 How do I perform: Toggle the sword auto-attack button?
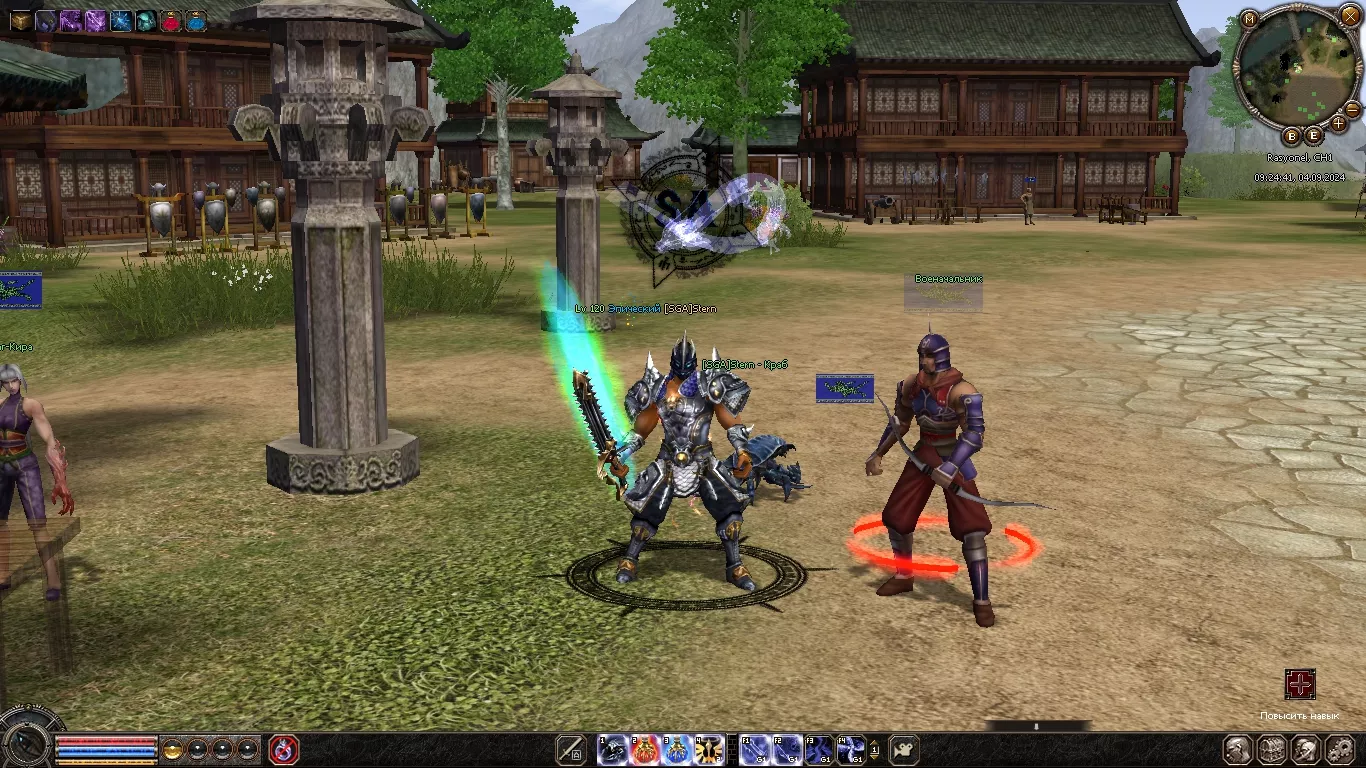click(x=570, y=749)
